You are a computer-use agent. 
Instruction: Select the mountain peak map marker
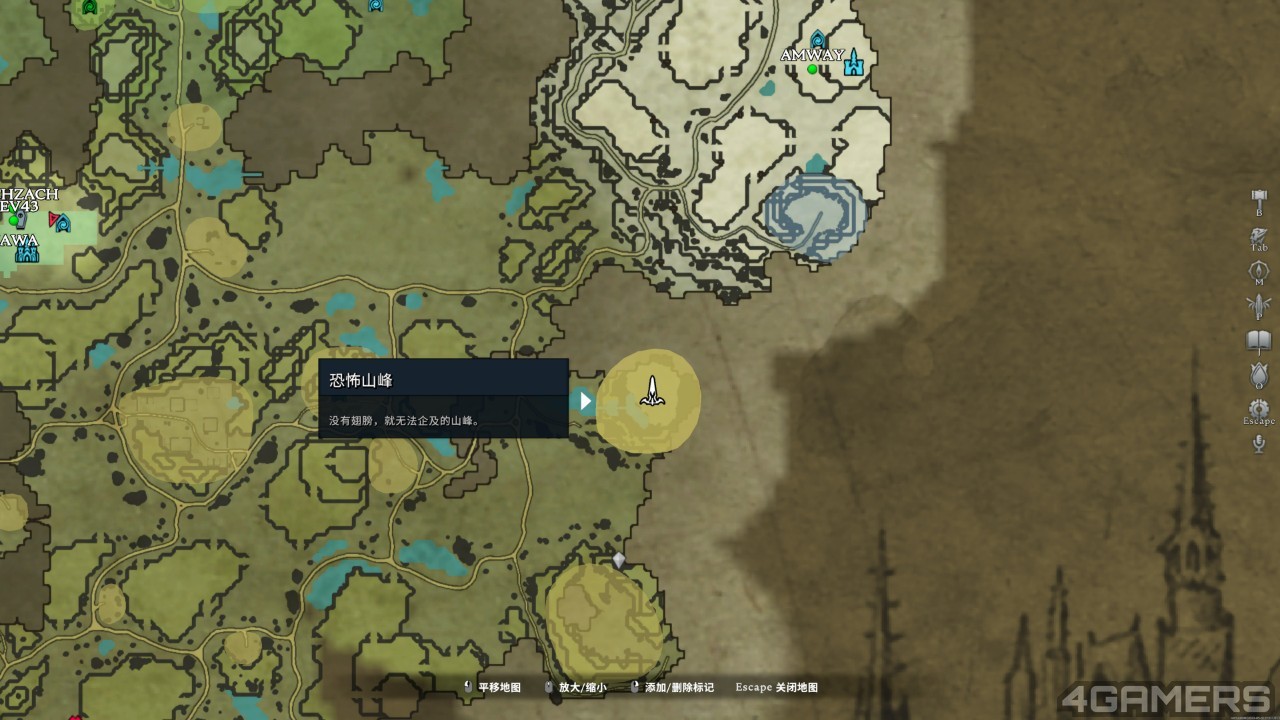651,392
